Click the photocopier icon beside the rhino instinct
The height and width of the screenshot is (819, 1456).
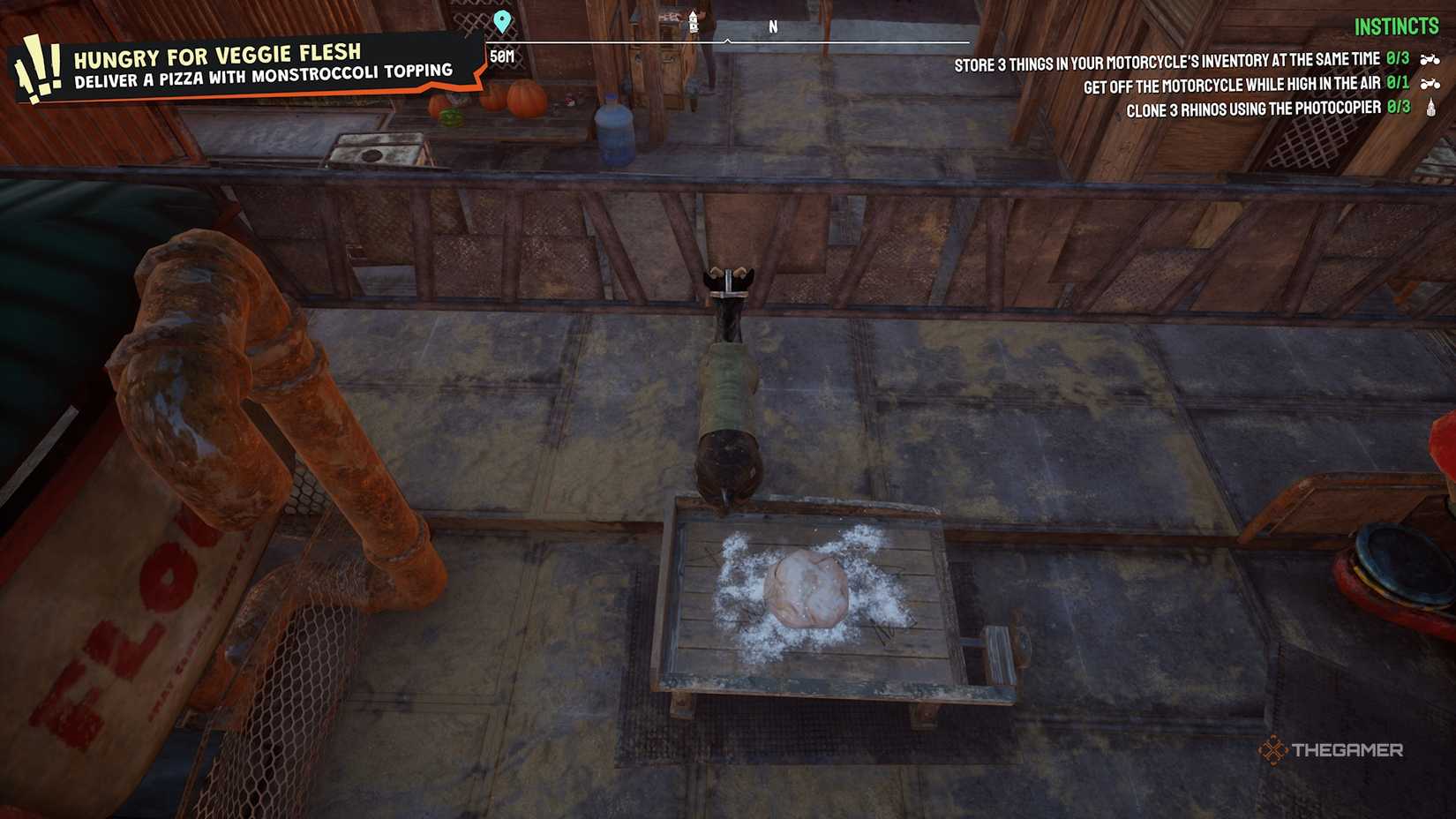click(1431, 106)
